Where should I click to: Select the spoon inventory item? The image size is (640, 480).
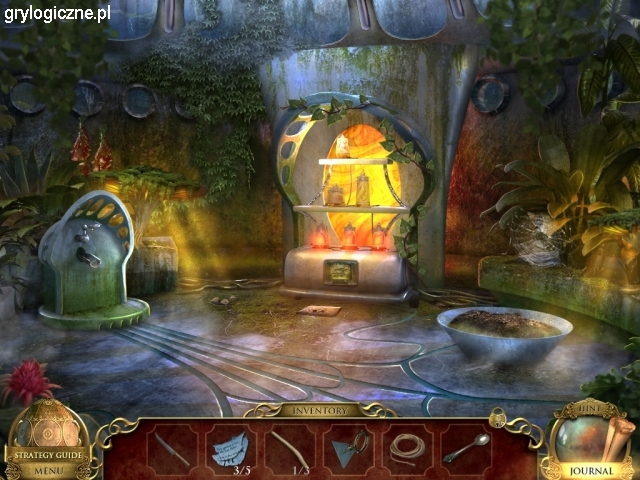[465, 447]
